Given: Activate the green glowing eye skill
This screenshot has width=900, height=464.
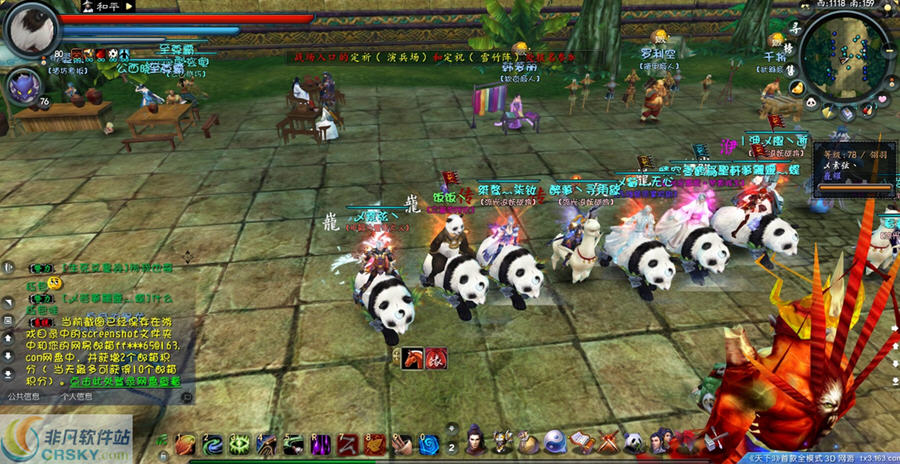Looking at the screenshot, I should 238,443.
